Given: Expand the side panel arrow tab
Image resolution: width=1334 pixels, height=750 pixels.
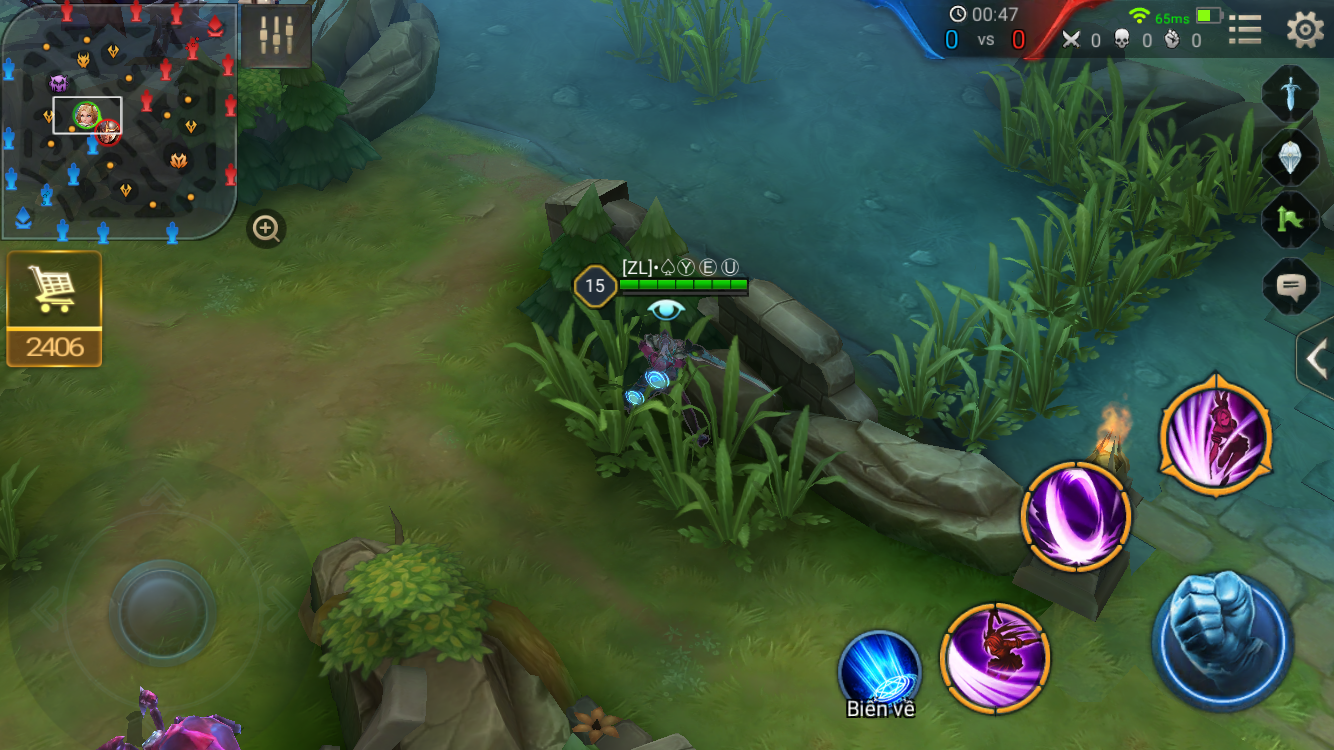Looking at the screenshot, I should (1316, 358).
